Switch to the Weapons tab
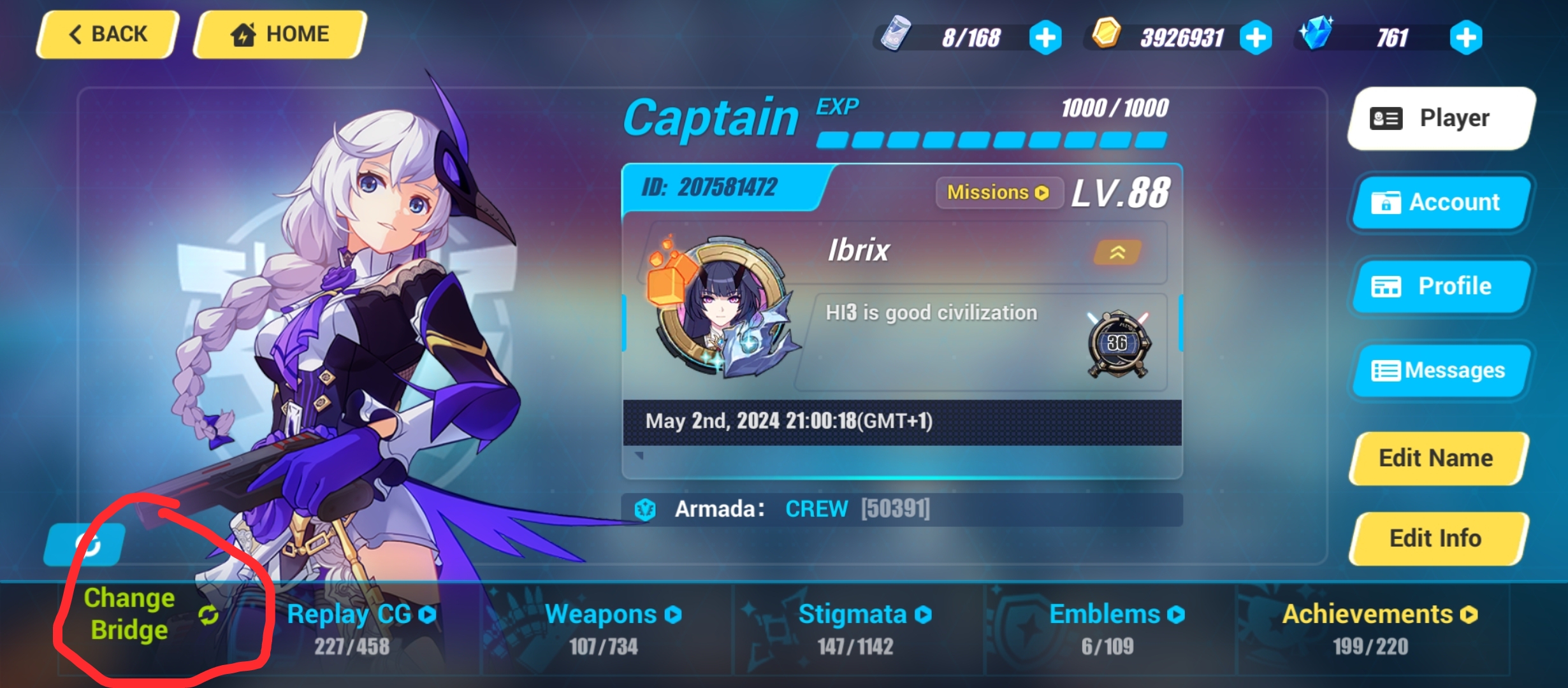This screenshot has height=688, width=1568. pyautogui.click(x=614, y=614)
